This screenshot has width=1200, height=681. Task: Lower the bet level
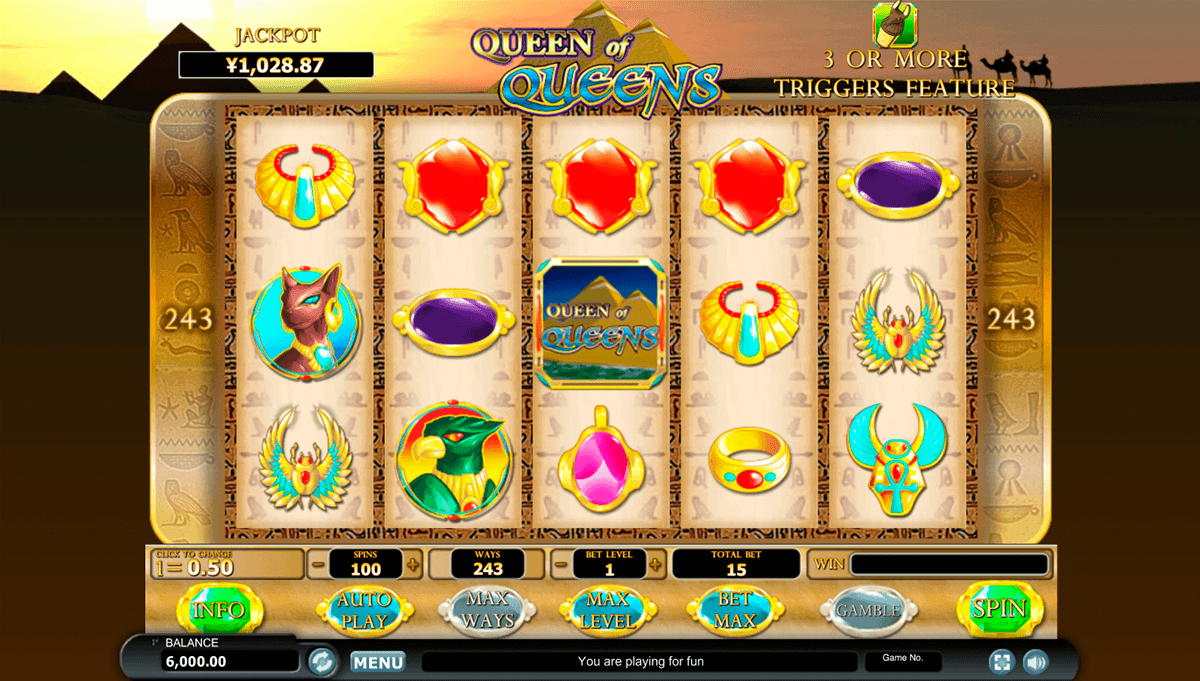pyautogui.click(x=561, y=564)
